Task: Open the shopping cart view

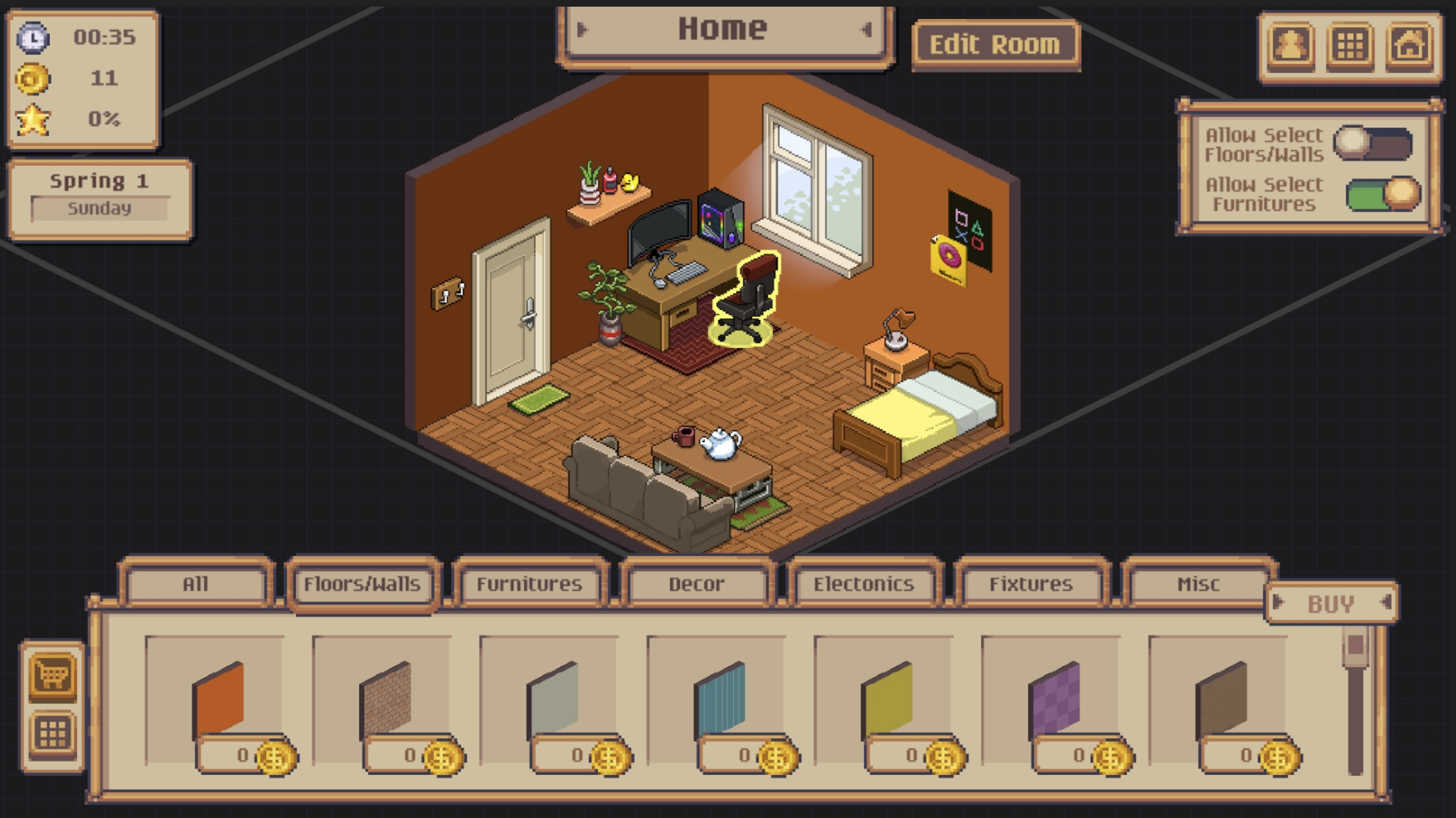Action: (x=52, y=675)
